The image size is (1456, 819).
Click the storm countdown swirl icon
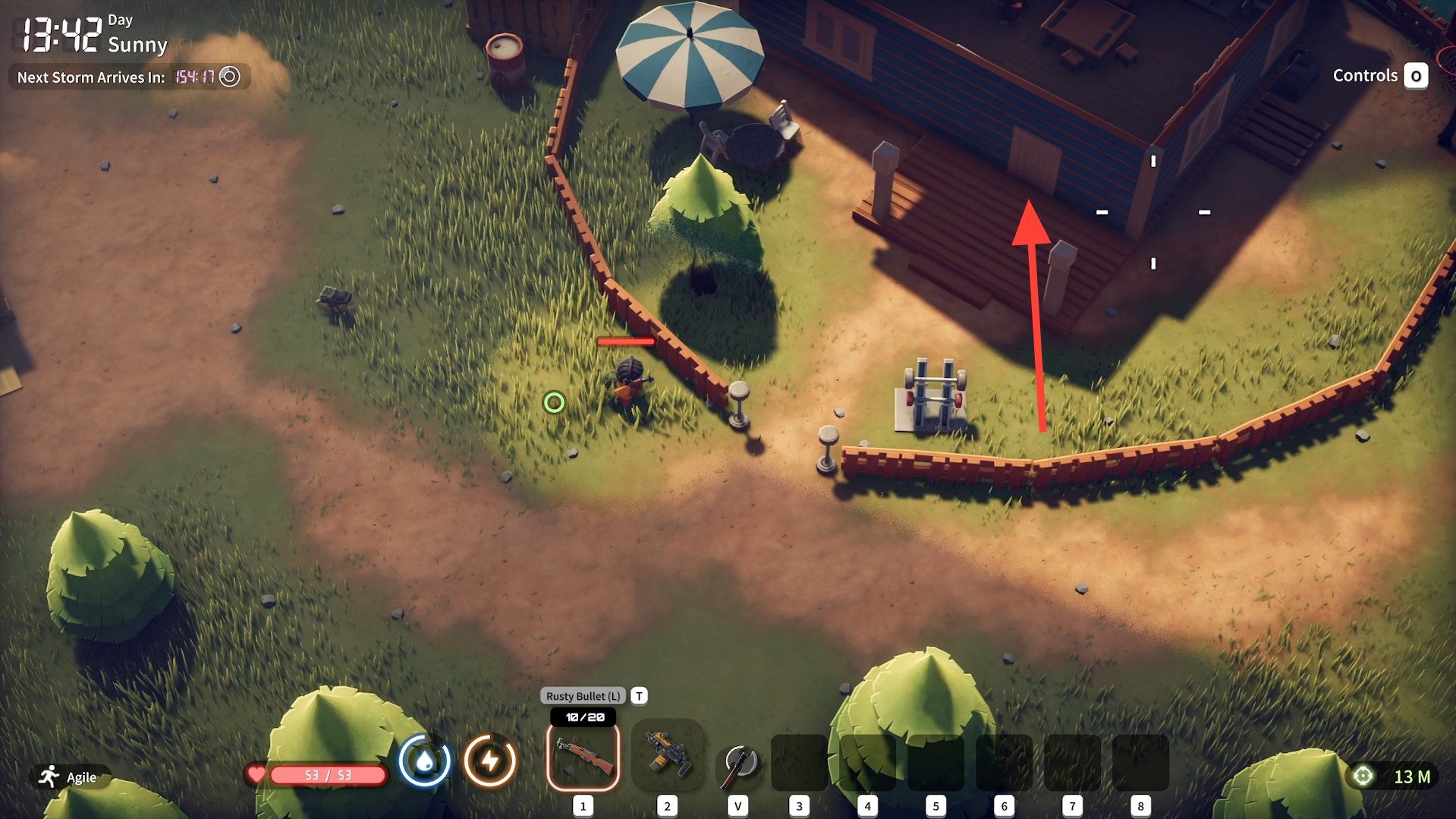tap(229, 77)
